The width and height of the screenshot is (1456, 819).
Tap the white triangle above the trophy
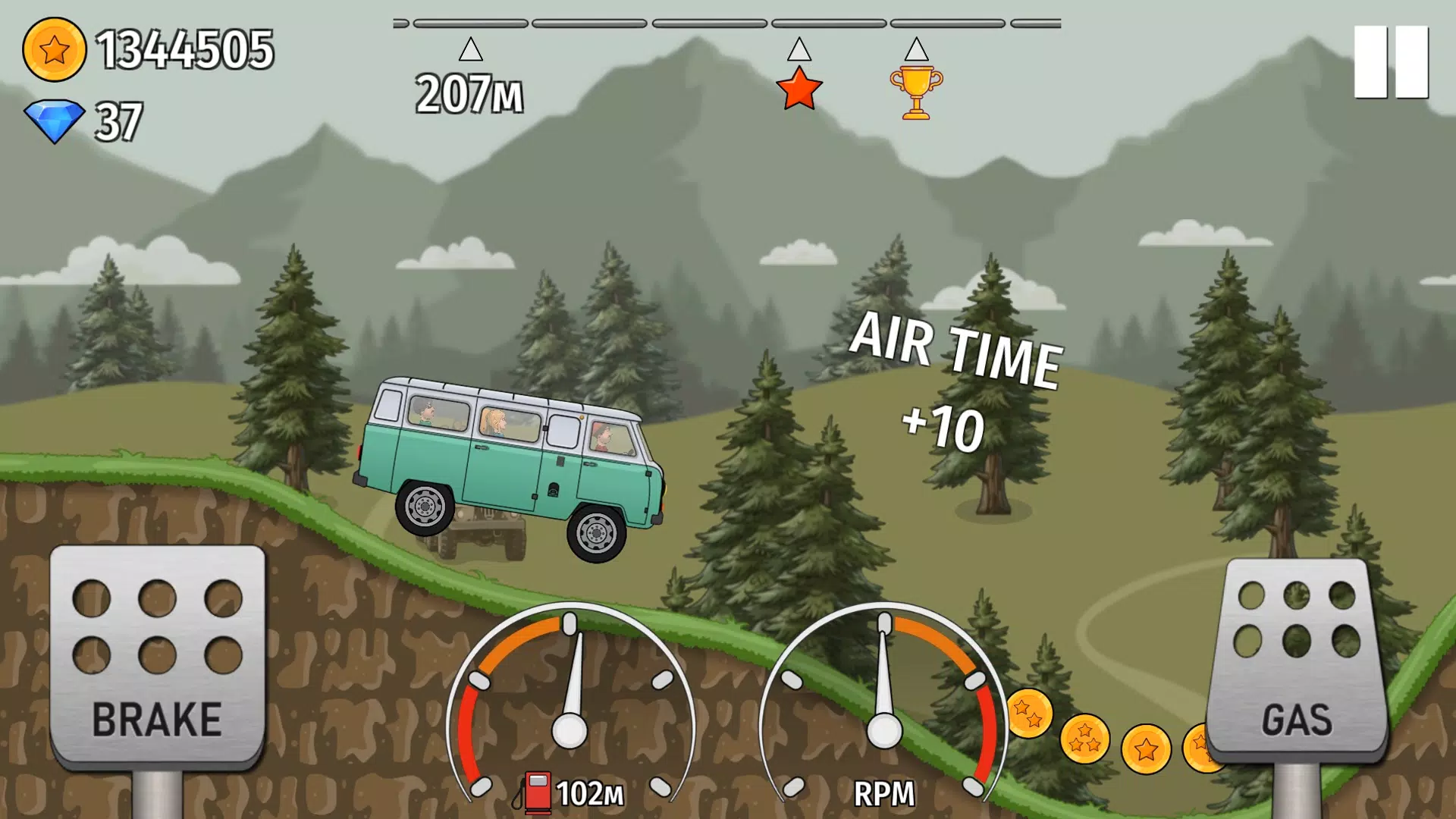click(x=916, y=49)
